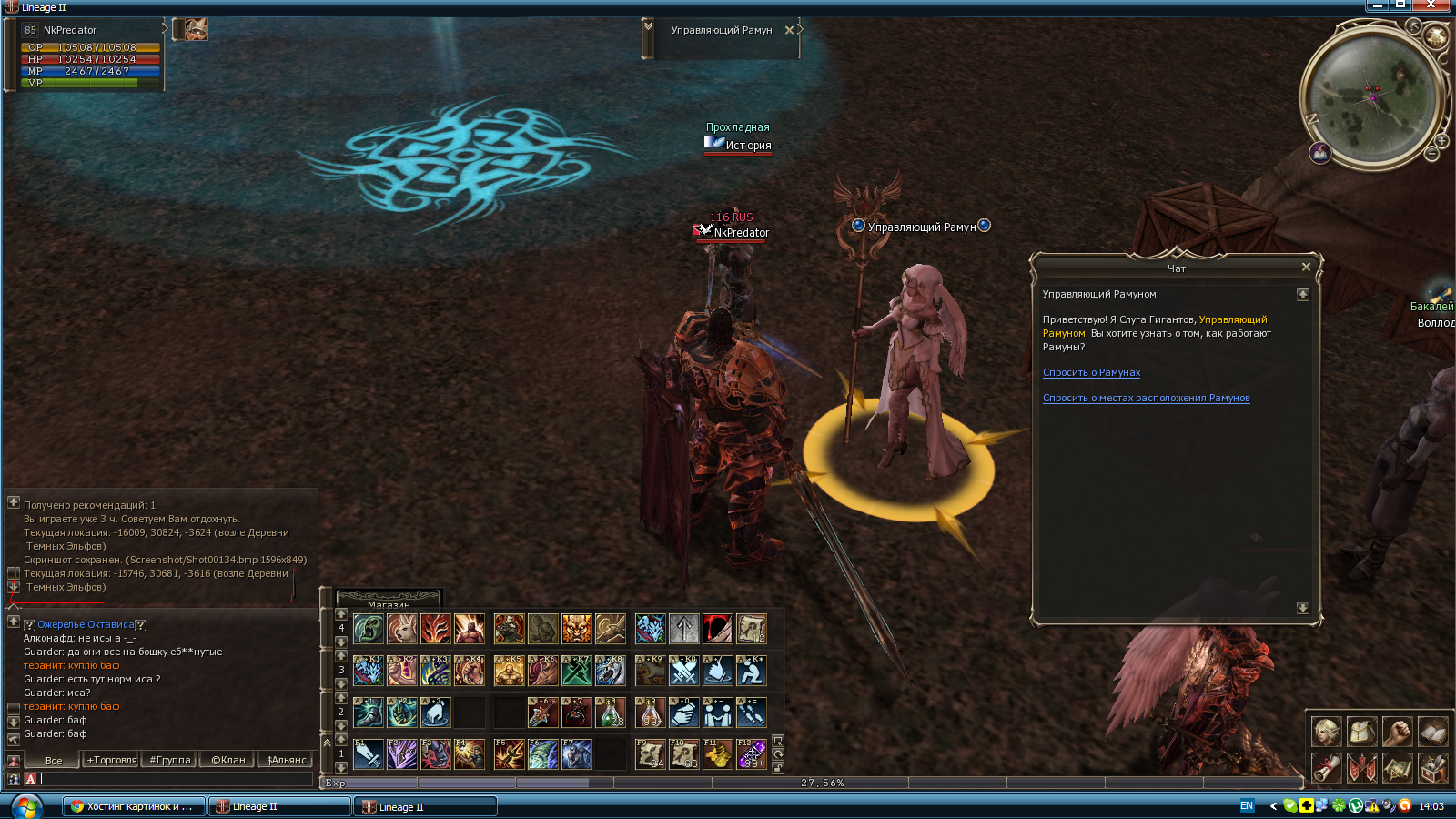
Task: Choose "Спросить о Рамунах" dialogue option
Action: click(1091, 372)
